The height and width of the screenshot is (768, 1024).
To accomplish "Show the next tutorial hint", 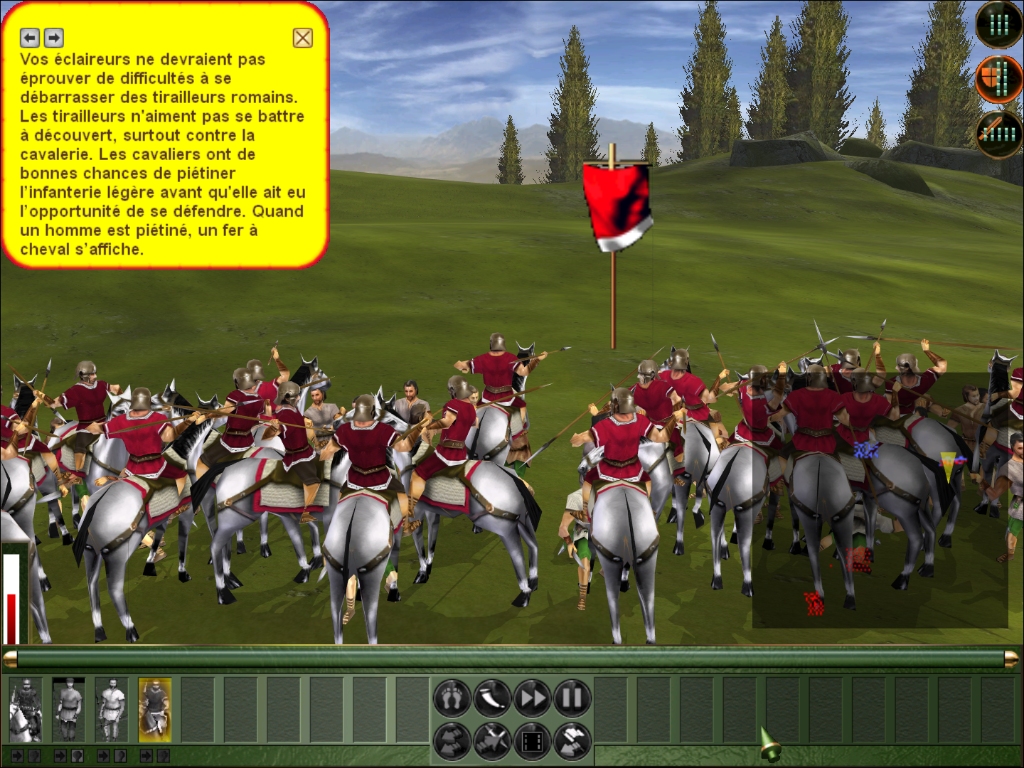I will pos(54,38).
